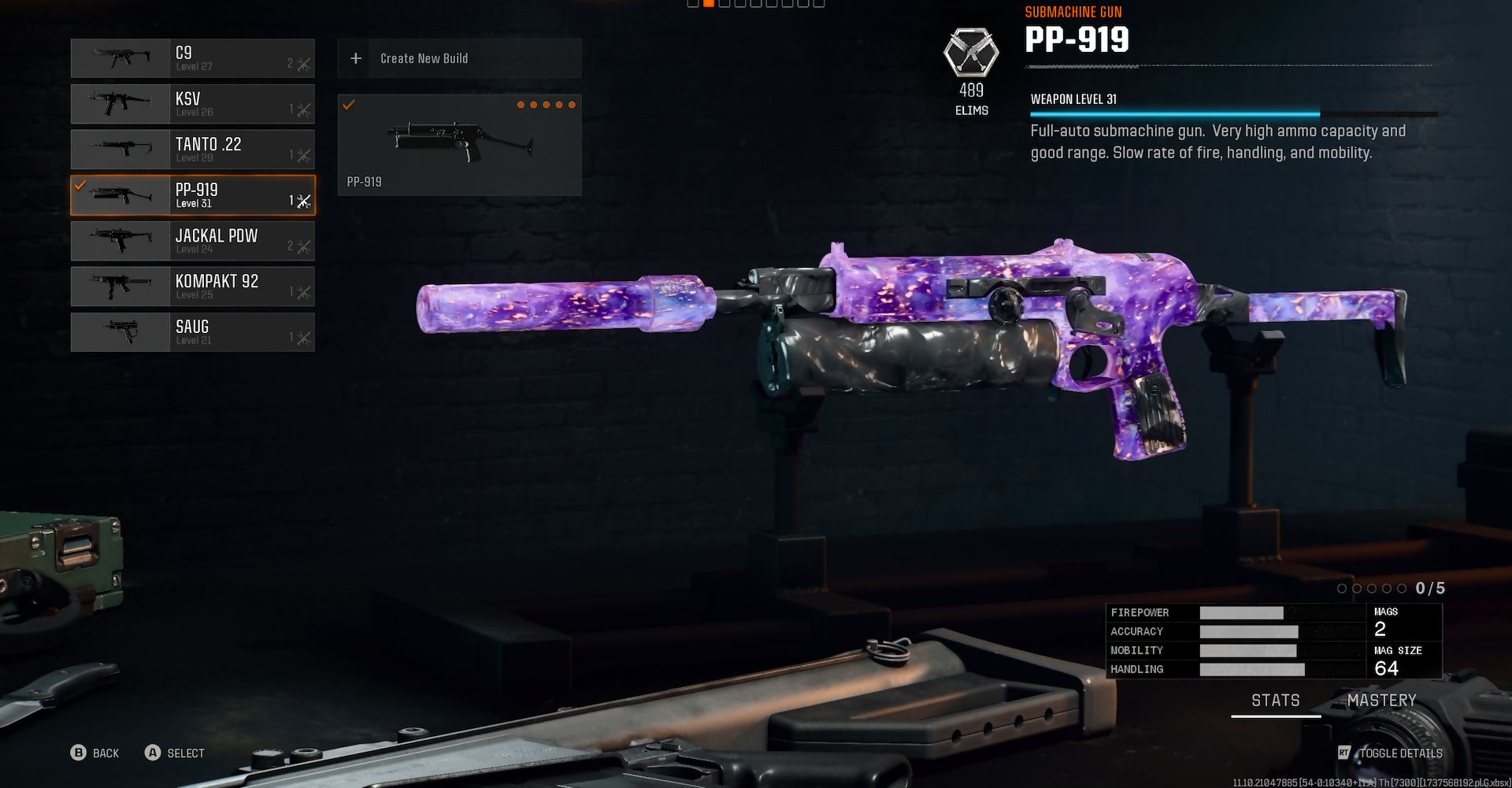Choose the JACKAL PDW weapon
The image size is (1512, 788).
point(193,241)
